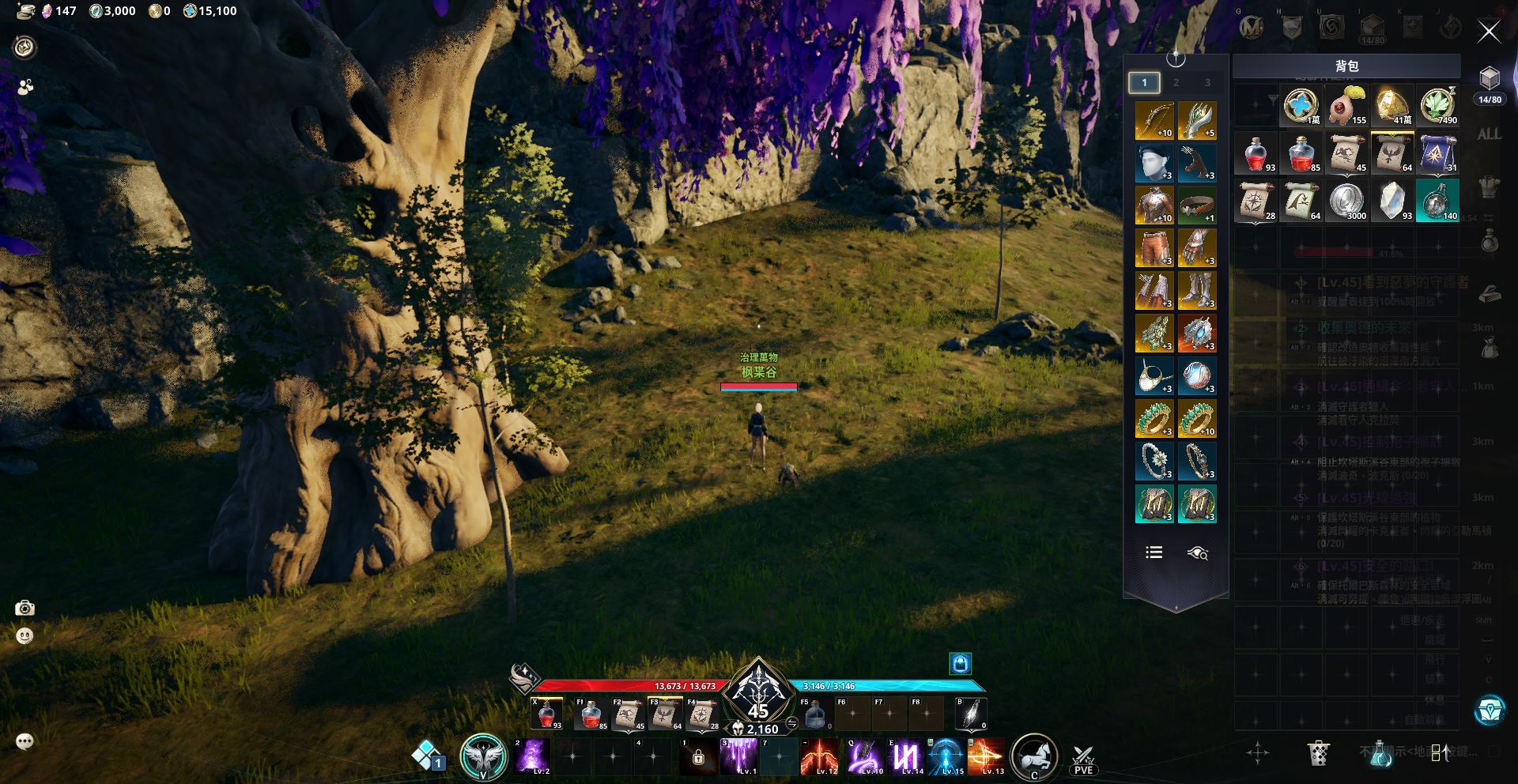Pick the white crystal stack of 93
1518x784 pixels.
click(1393, 201)
